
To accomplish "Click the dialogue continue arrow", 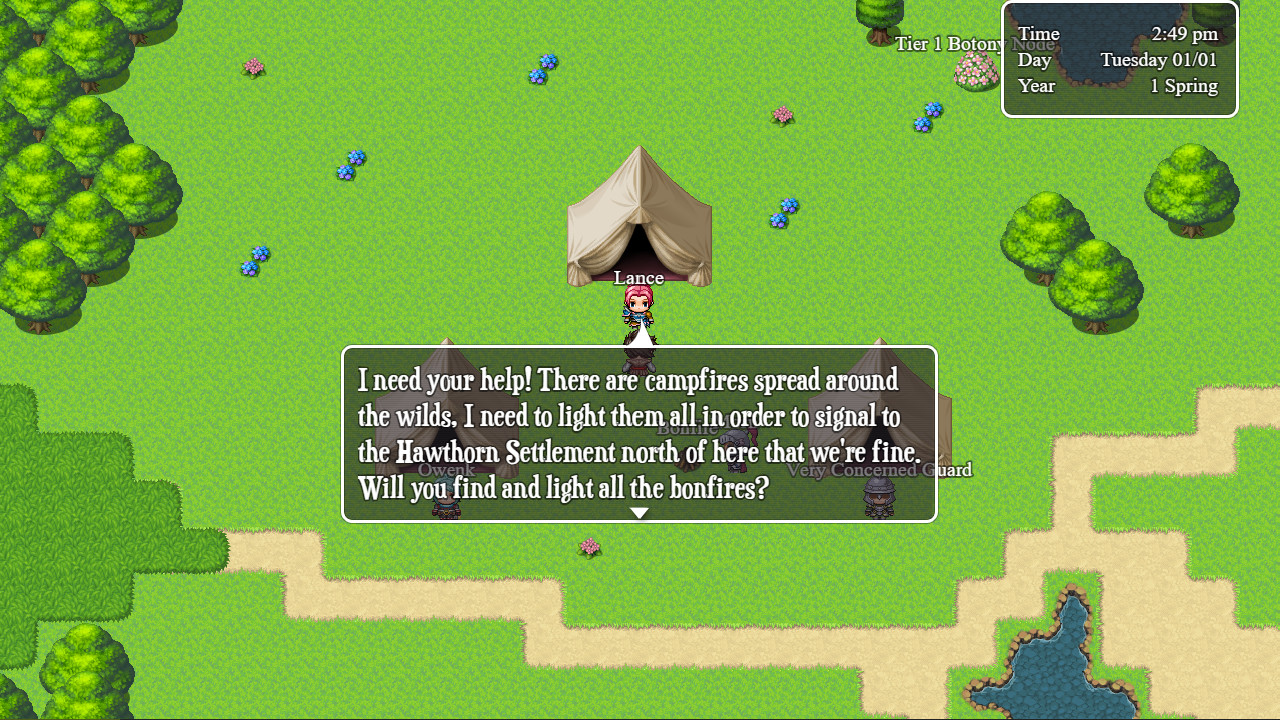I will (x=639, y=512).
